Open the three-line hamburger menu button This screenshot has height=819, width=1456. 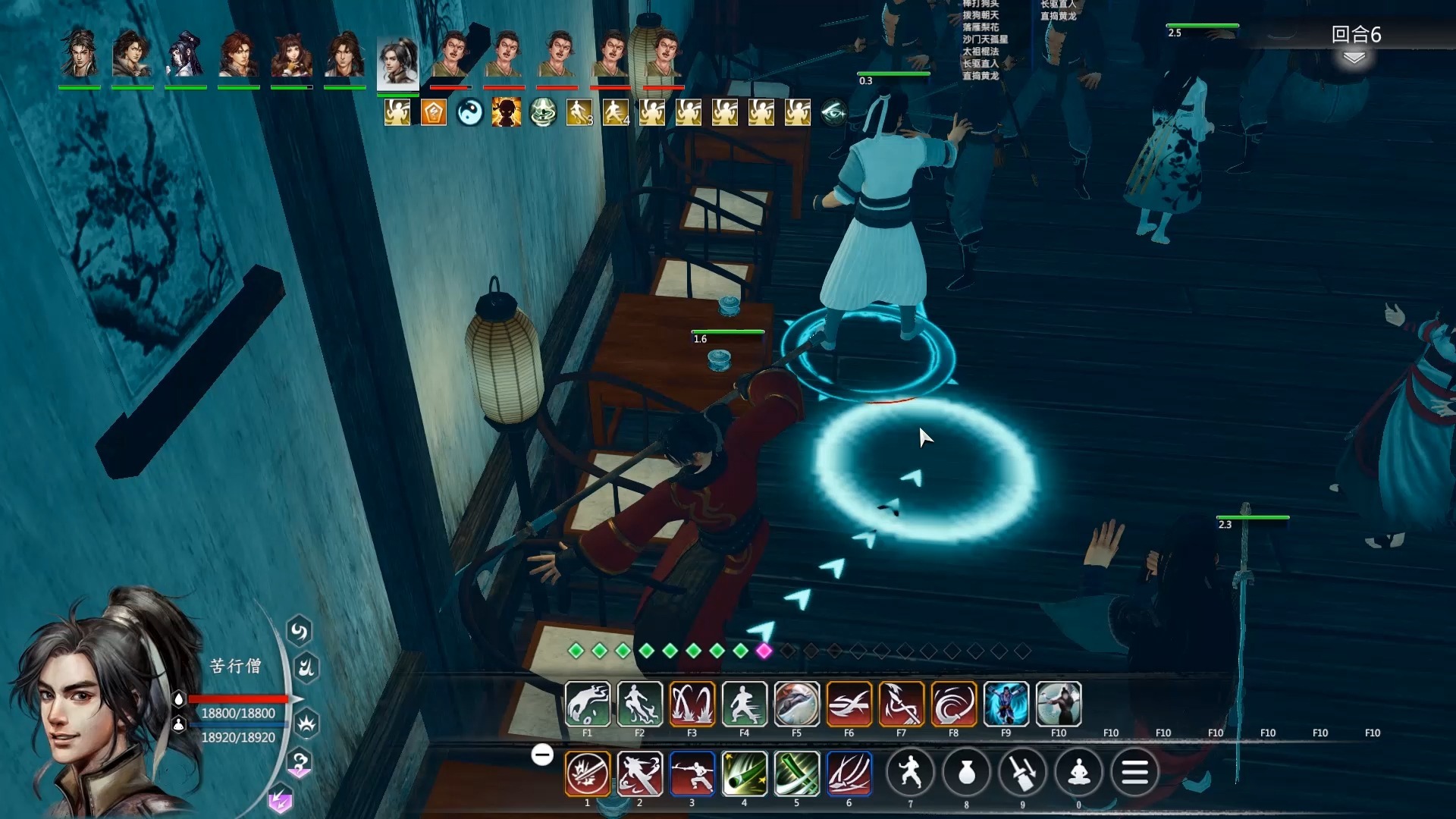click(x=1134, y=773)
